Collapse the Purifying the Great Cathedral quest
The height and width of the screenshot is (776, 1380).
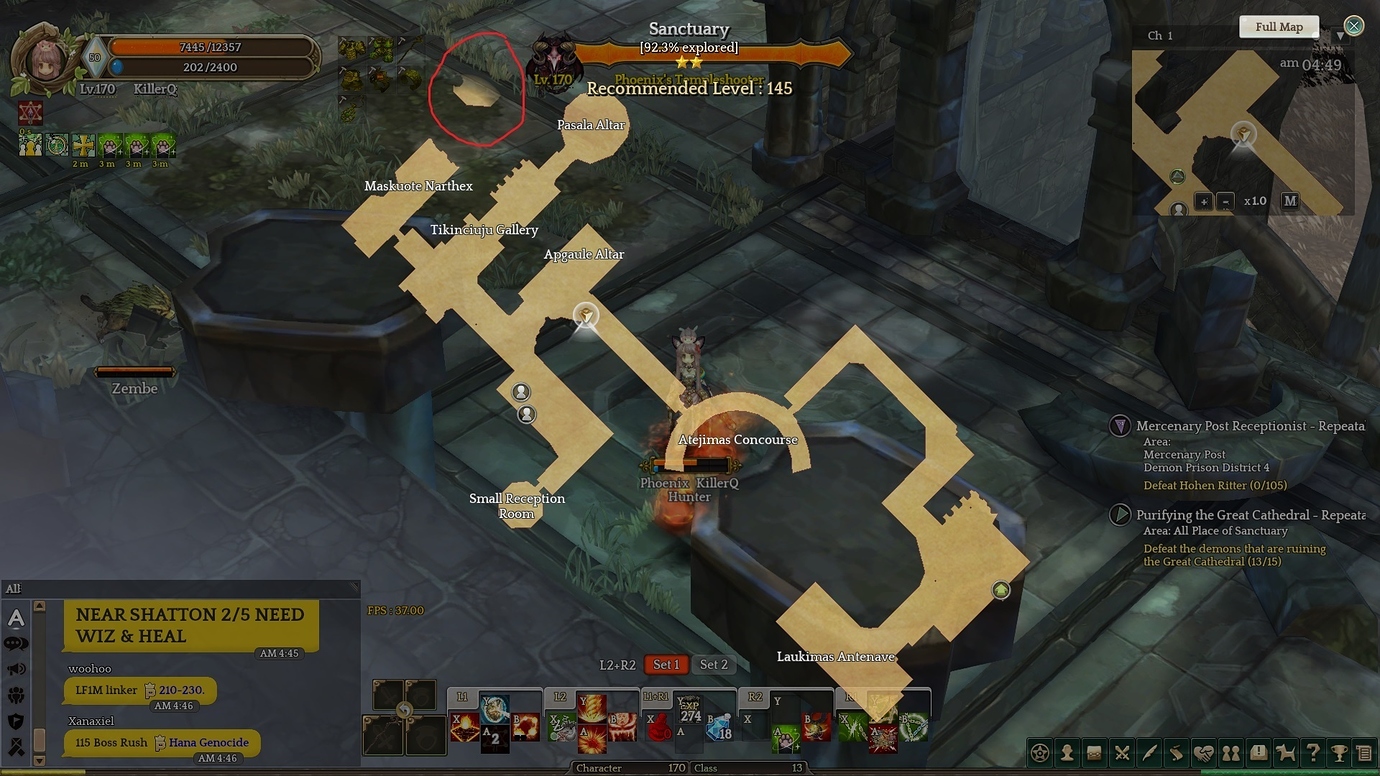(1120, 514)
